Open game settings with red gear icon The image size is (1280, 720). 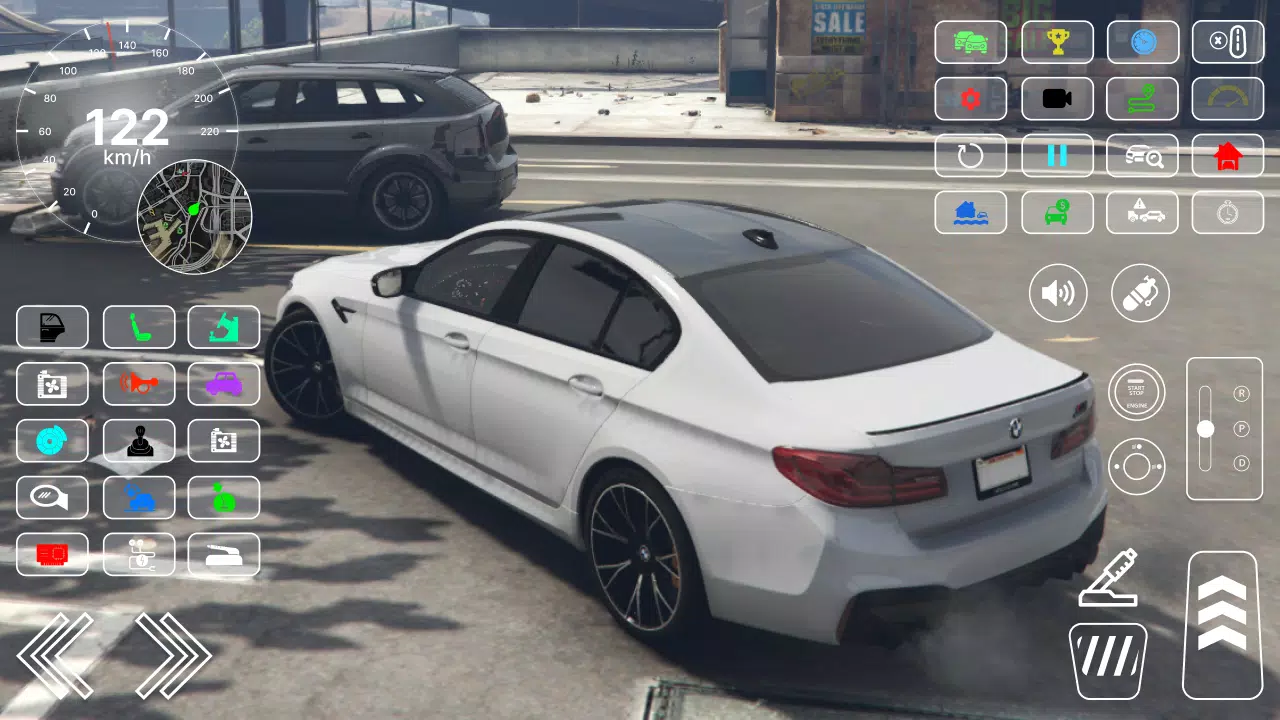(x=971, y=99)
